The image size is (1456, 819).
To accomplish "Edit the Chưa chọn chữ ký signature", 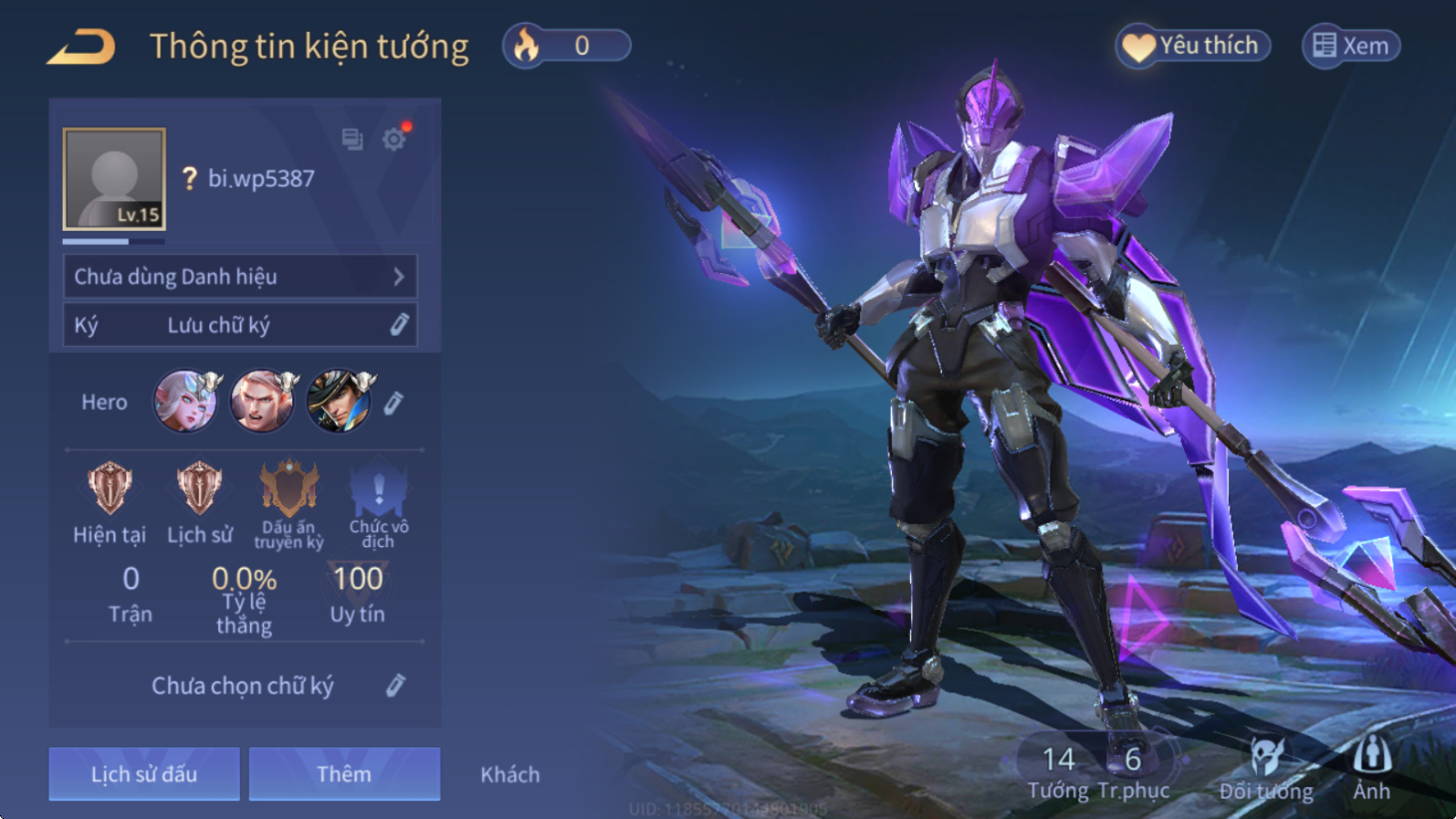I will [396, 685].
